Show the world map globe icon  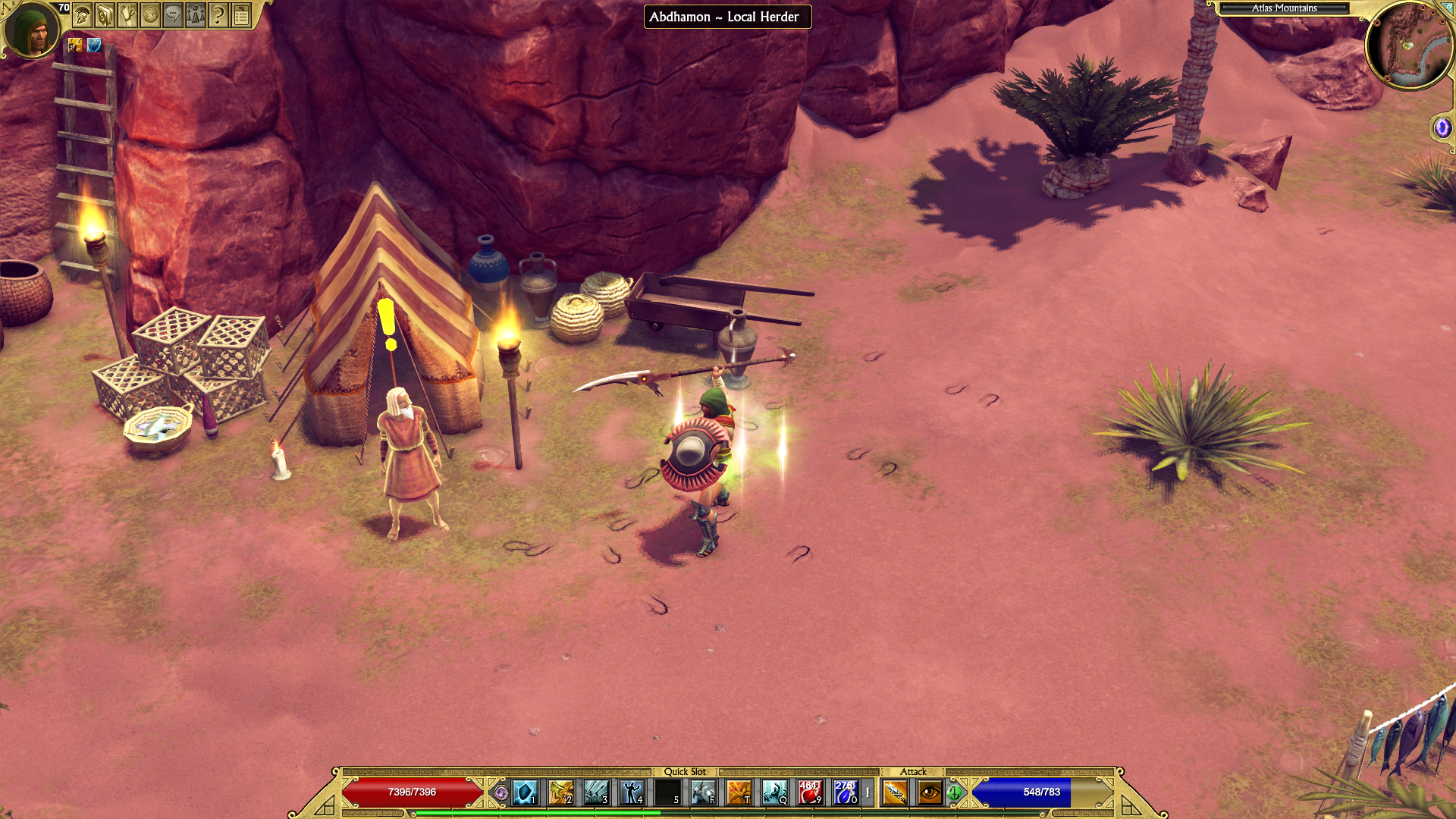click(150, 14)
